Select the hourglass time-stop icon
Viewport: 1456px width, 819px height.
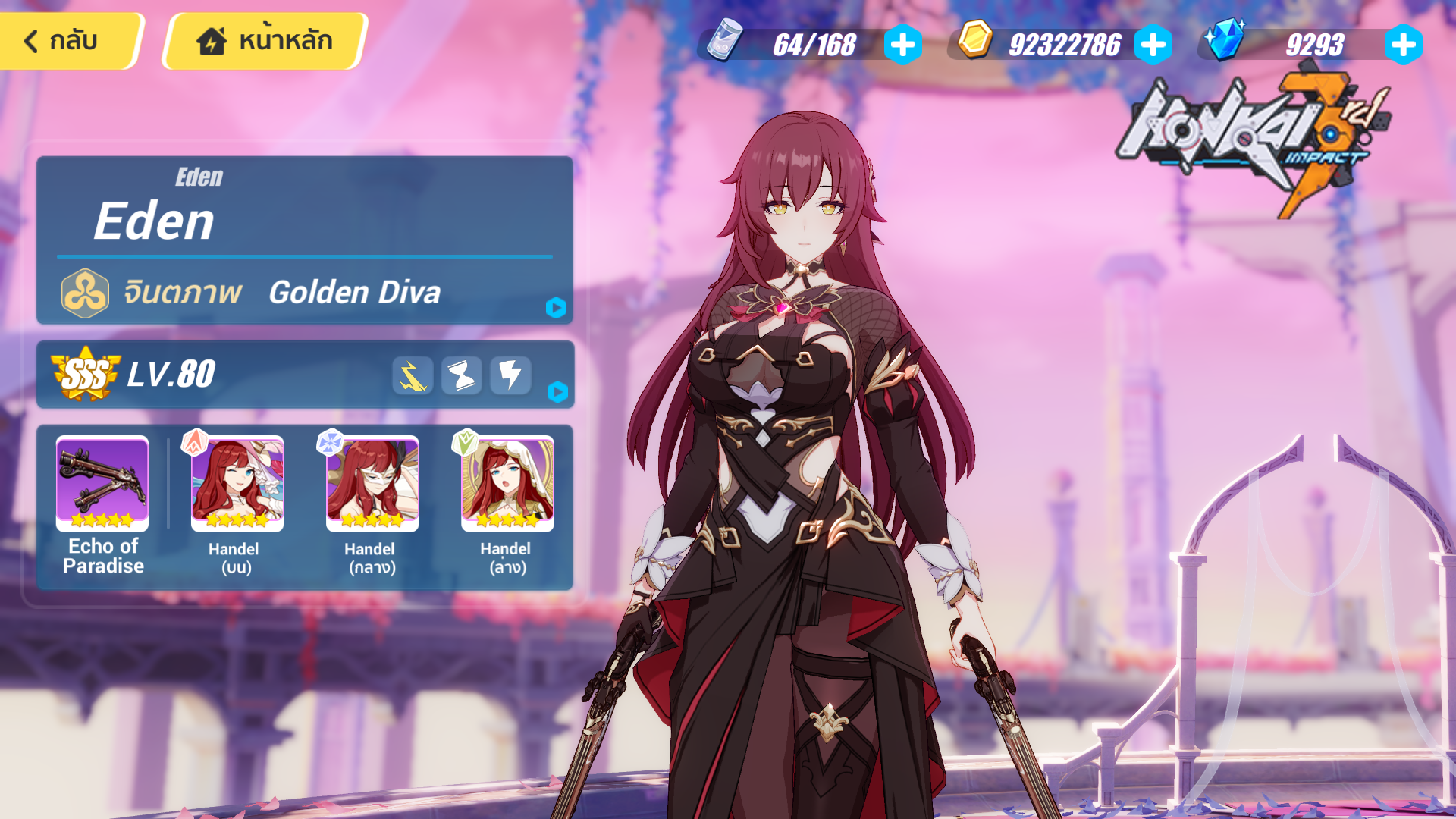(x=461, y=375)
